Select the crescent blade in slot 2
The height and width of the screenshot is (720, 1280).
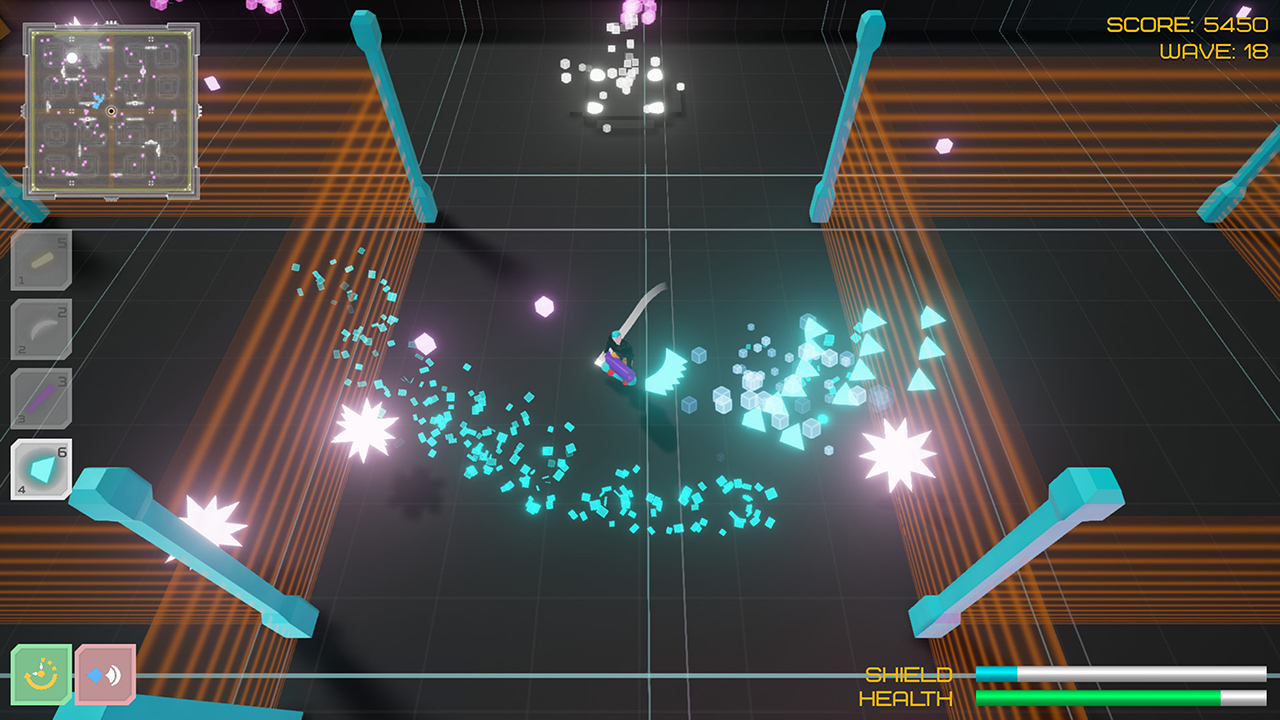40,327
